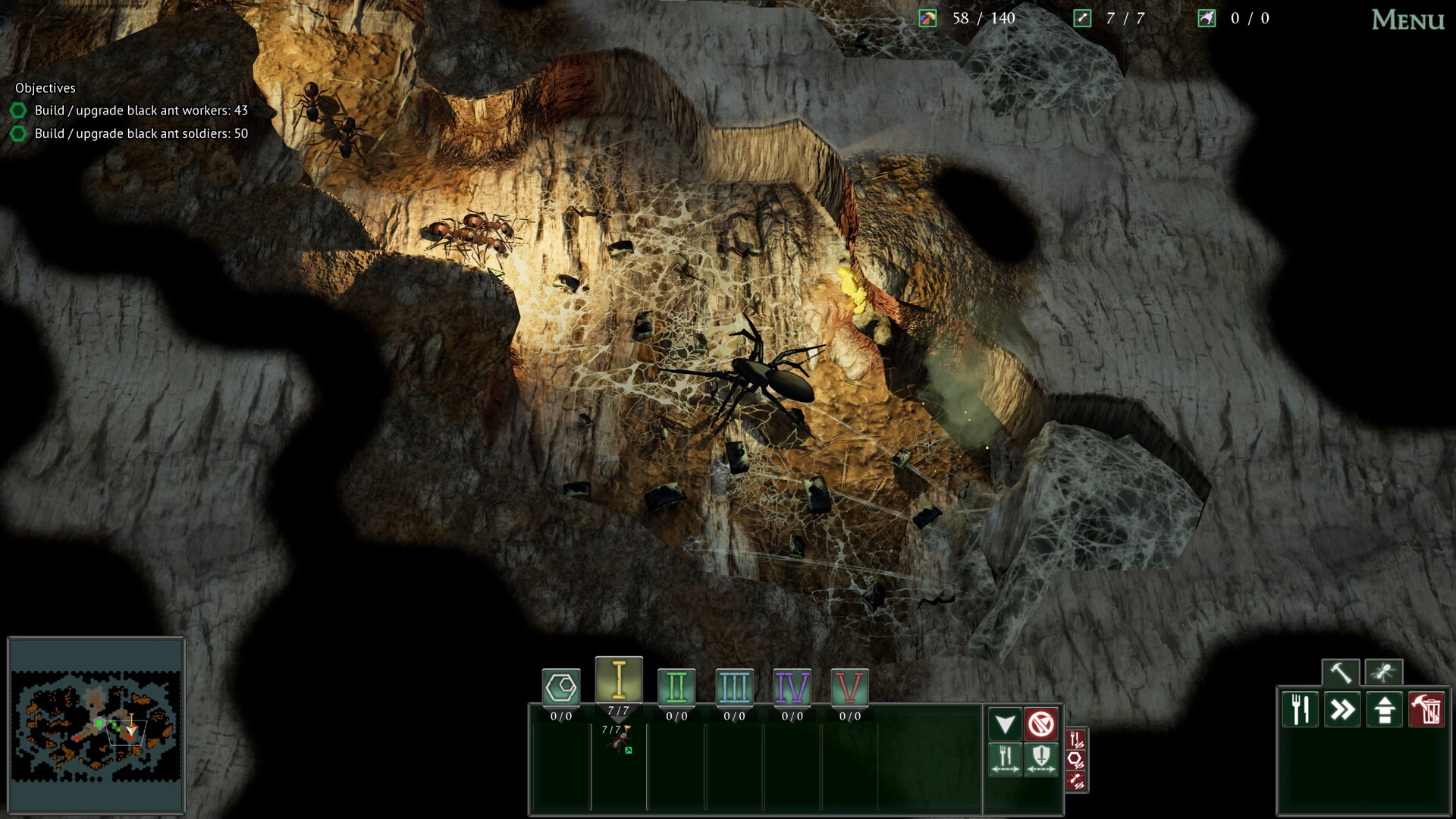Toggle the shield guard stance
Viewport: 1456px width, 819px height.
(1040, 758)
